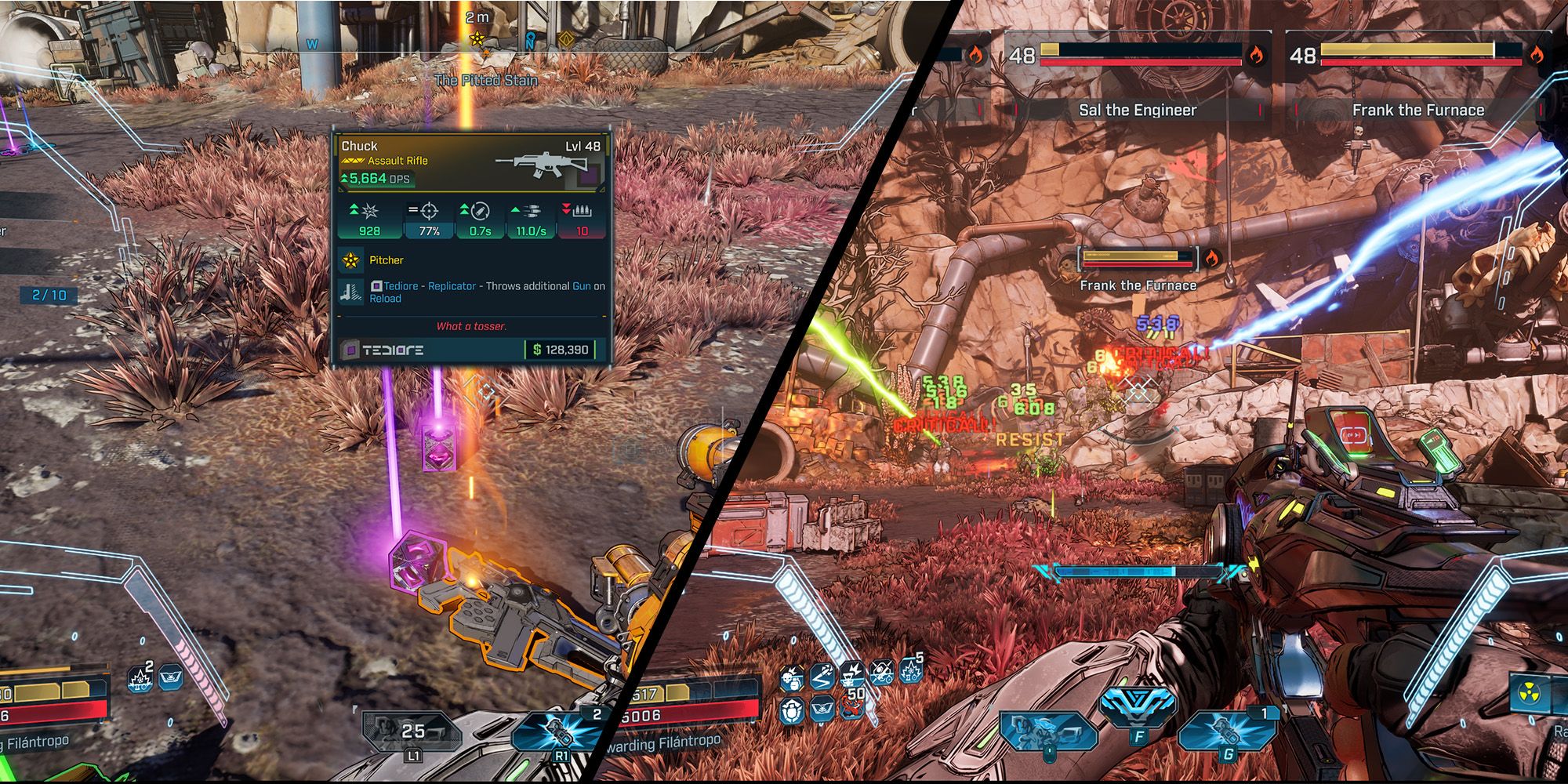Click the yellow star marker on compass
This screenshot has height=784, width=1568.
click(x=477, y=38)
